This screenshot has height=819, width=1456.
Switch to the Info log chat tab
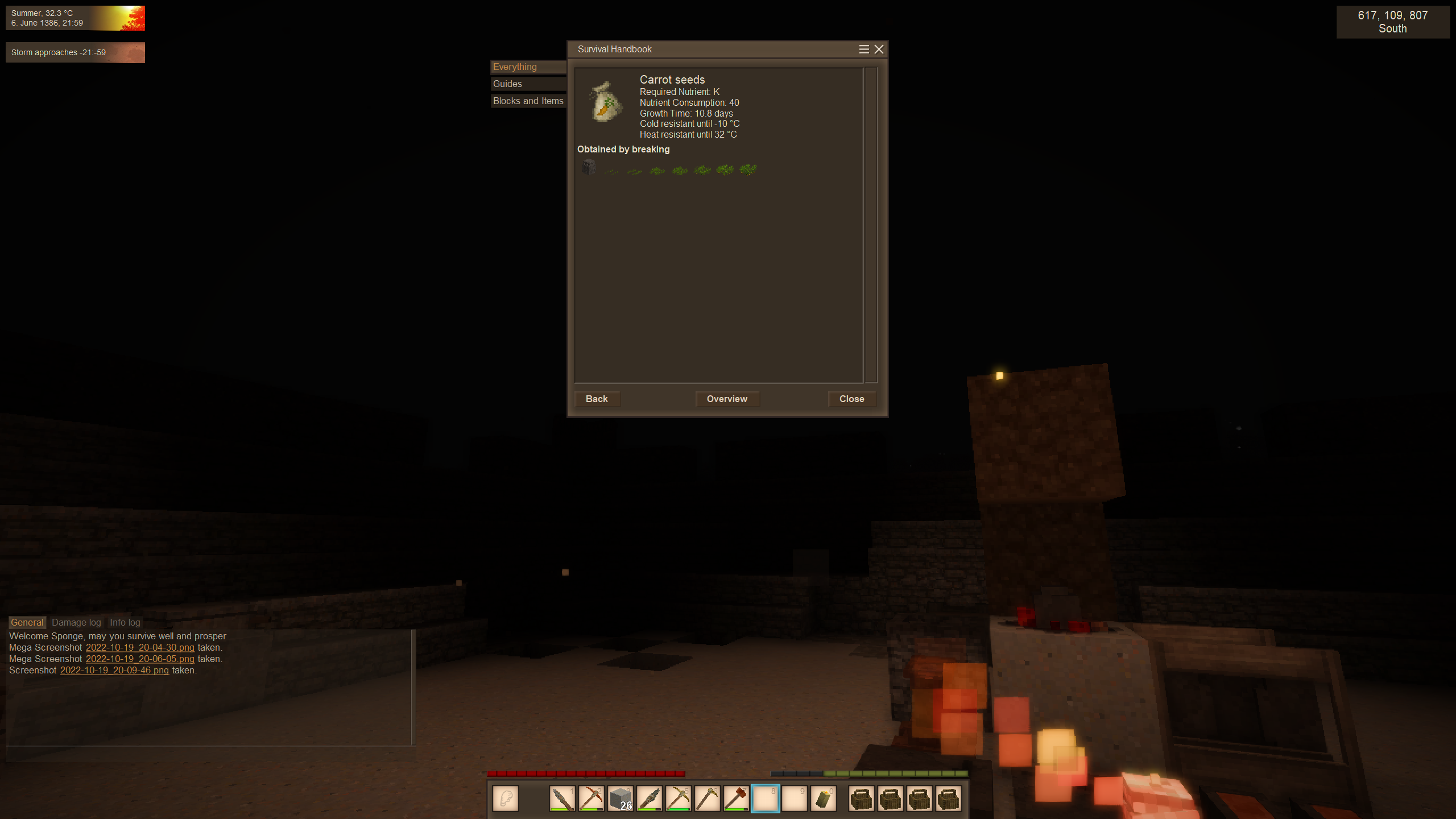[125, 623]
